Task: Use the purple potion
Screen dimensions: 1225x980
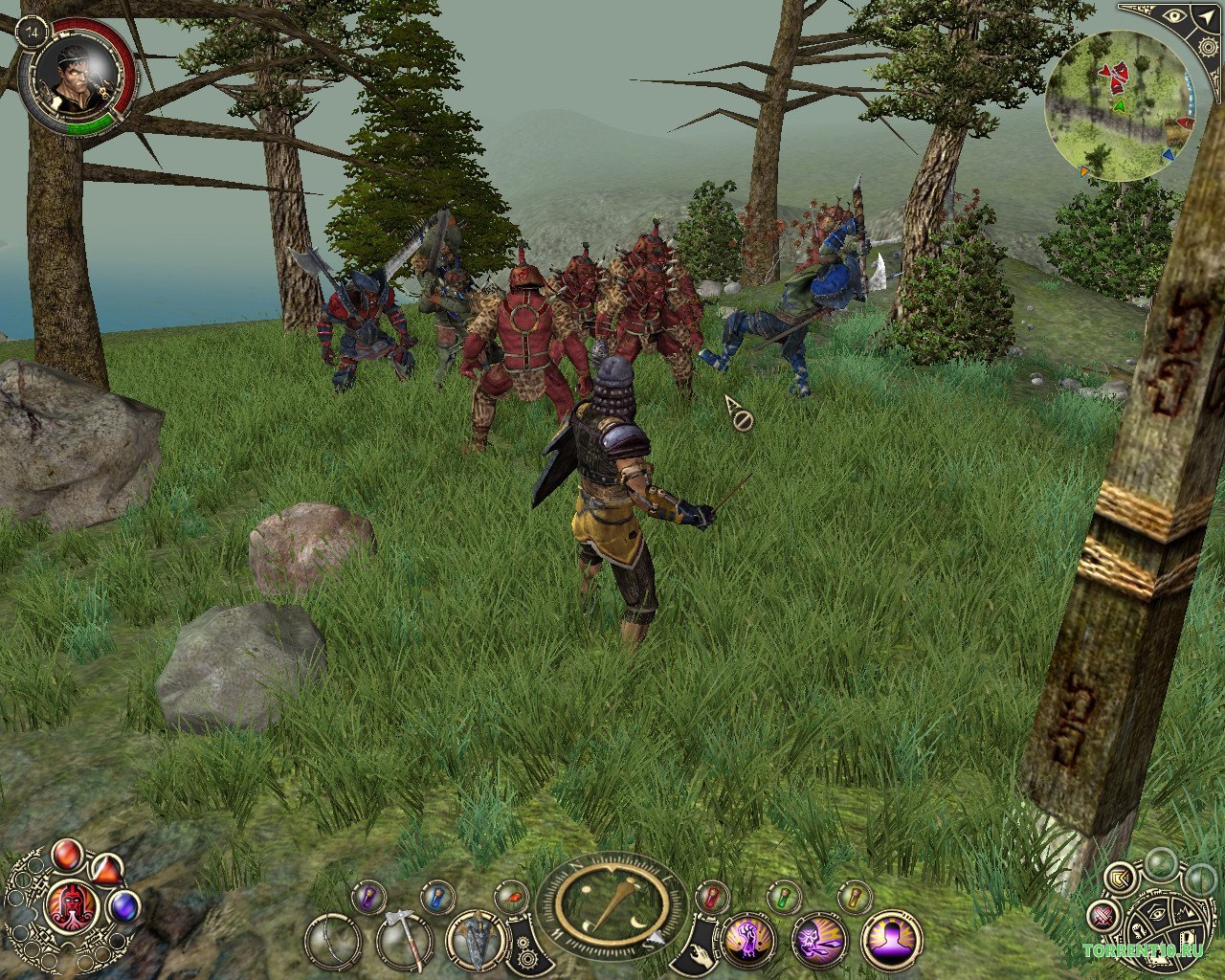Action: (x=367, y=897)
